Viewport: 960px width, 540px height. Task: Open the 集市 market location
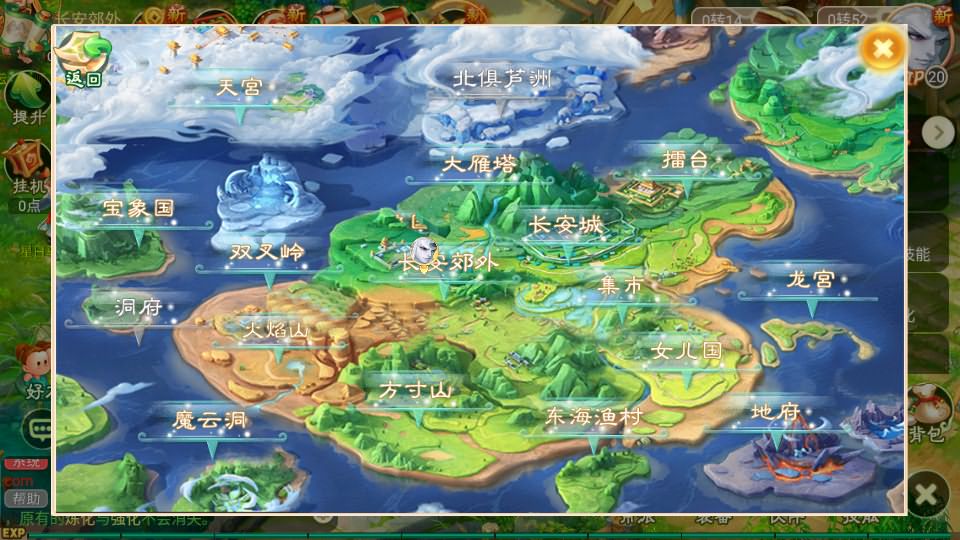[x=620, y=286]
